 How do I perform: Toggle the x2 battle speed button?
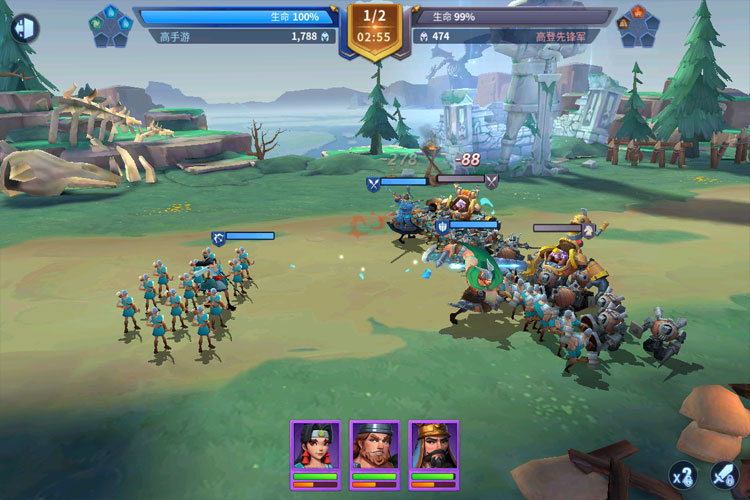683,474
